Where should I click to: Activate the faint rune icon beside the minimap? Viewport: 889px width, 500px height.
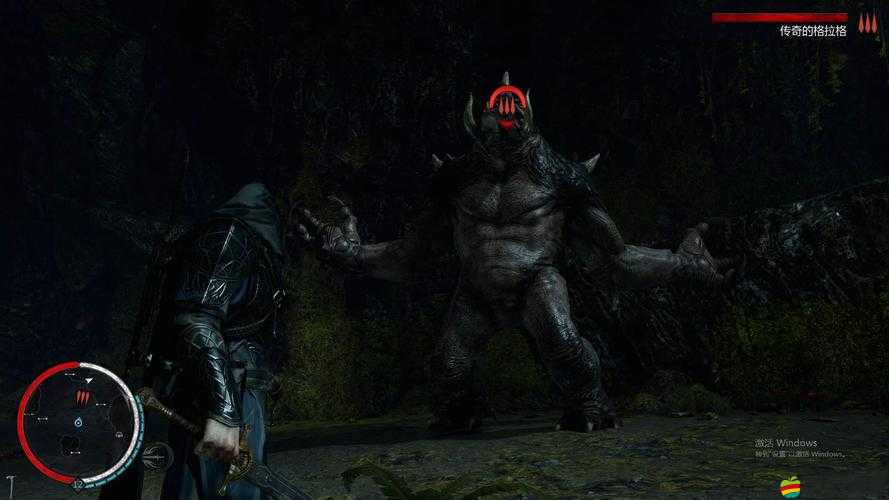pos(157,458)
